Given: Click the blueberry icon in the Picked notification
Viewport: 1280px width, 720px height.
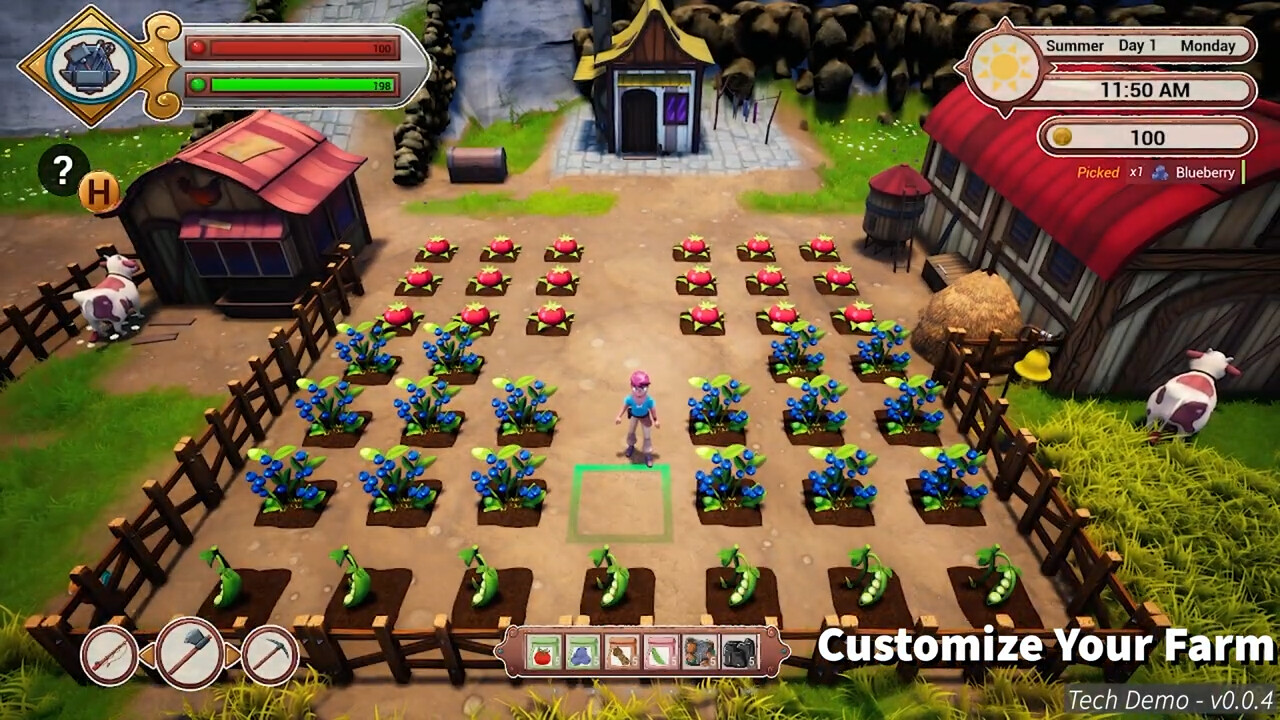Looking at the screenshot, I should point(1158,172).
